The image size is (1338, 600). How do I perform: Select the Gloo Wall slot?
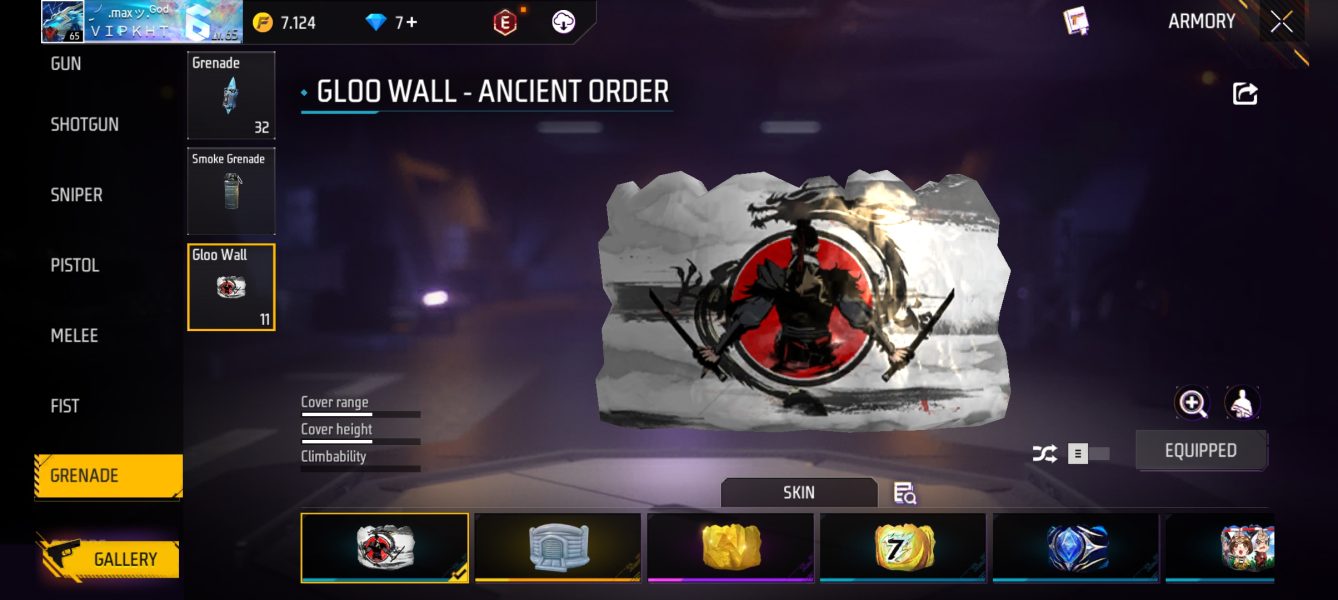[231, 287]
